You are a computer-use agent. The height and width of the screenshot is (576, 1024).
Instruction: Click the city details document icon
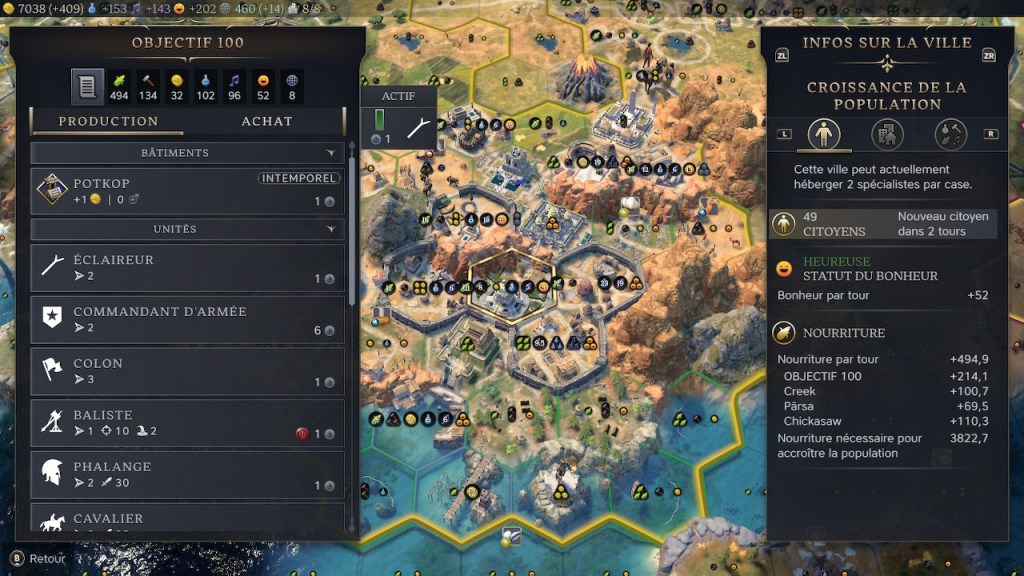[87, 87]
